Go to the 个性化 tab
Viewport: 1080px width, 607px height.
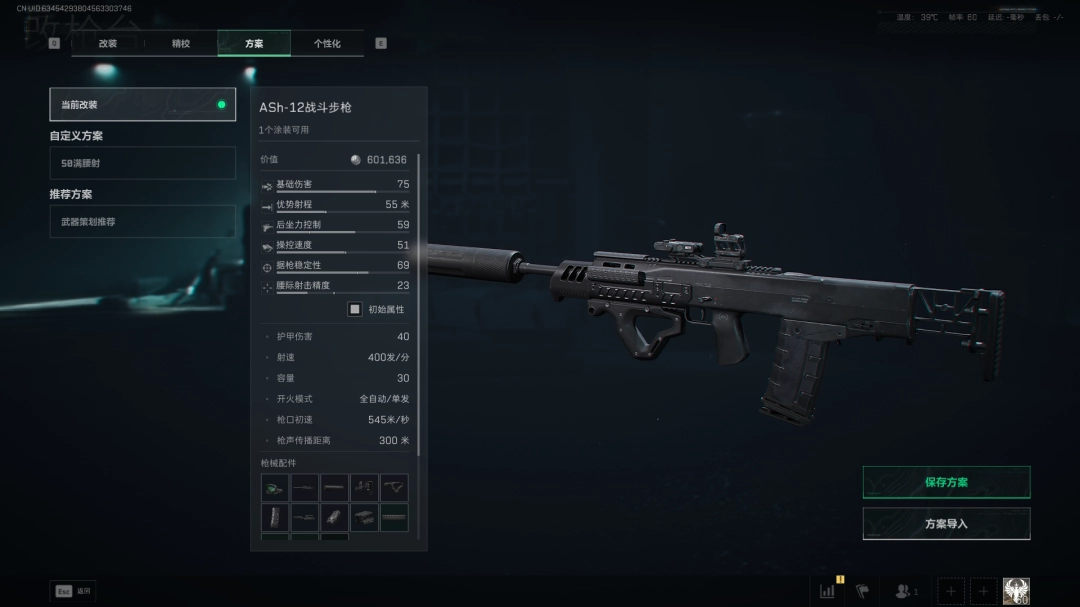point(327,43)
